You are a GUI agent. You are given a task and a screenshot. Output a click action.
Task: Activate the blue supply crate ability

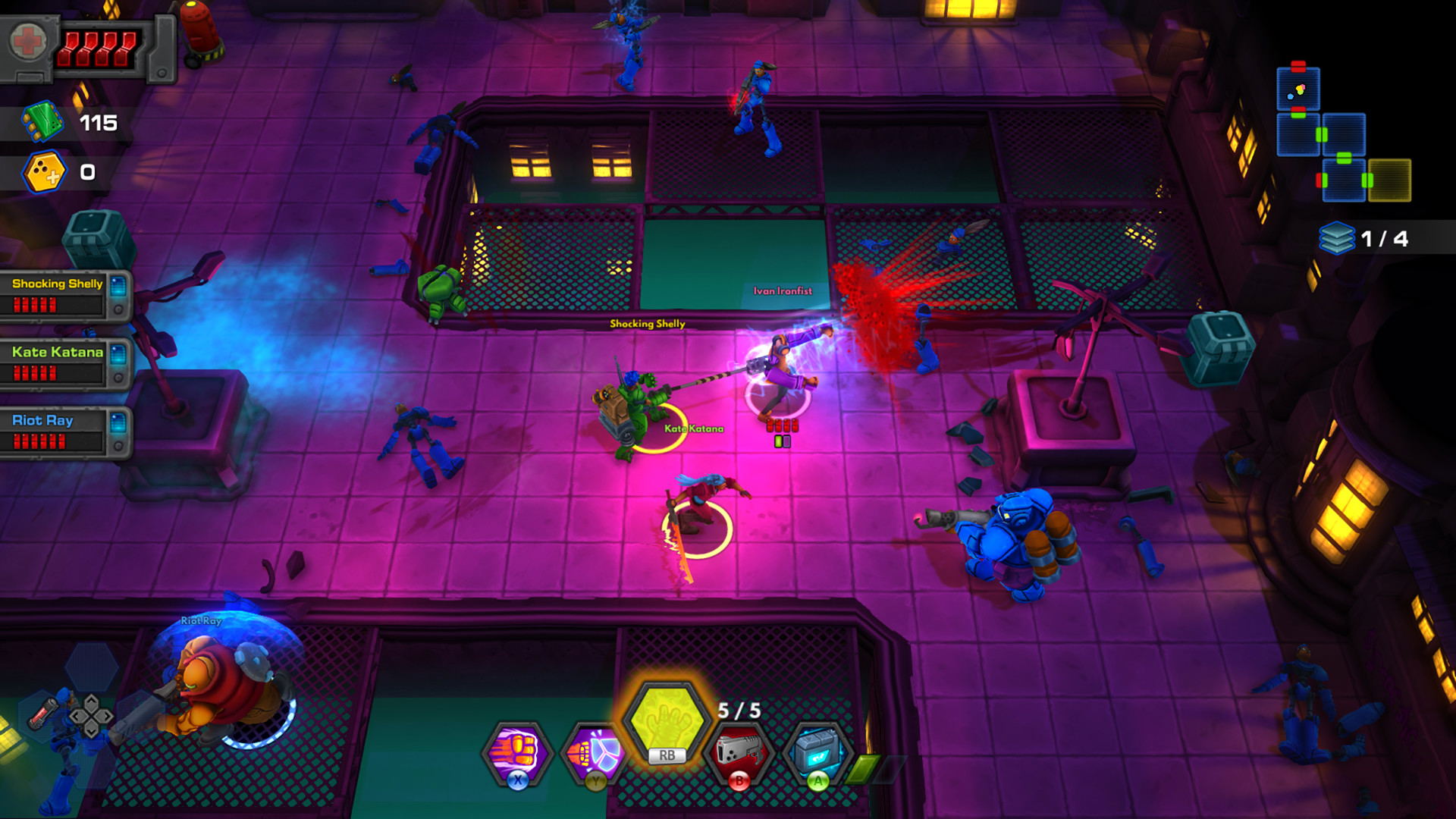(817, 752)
